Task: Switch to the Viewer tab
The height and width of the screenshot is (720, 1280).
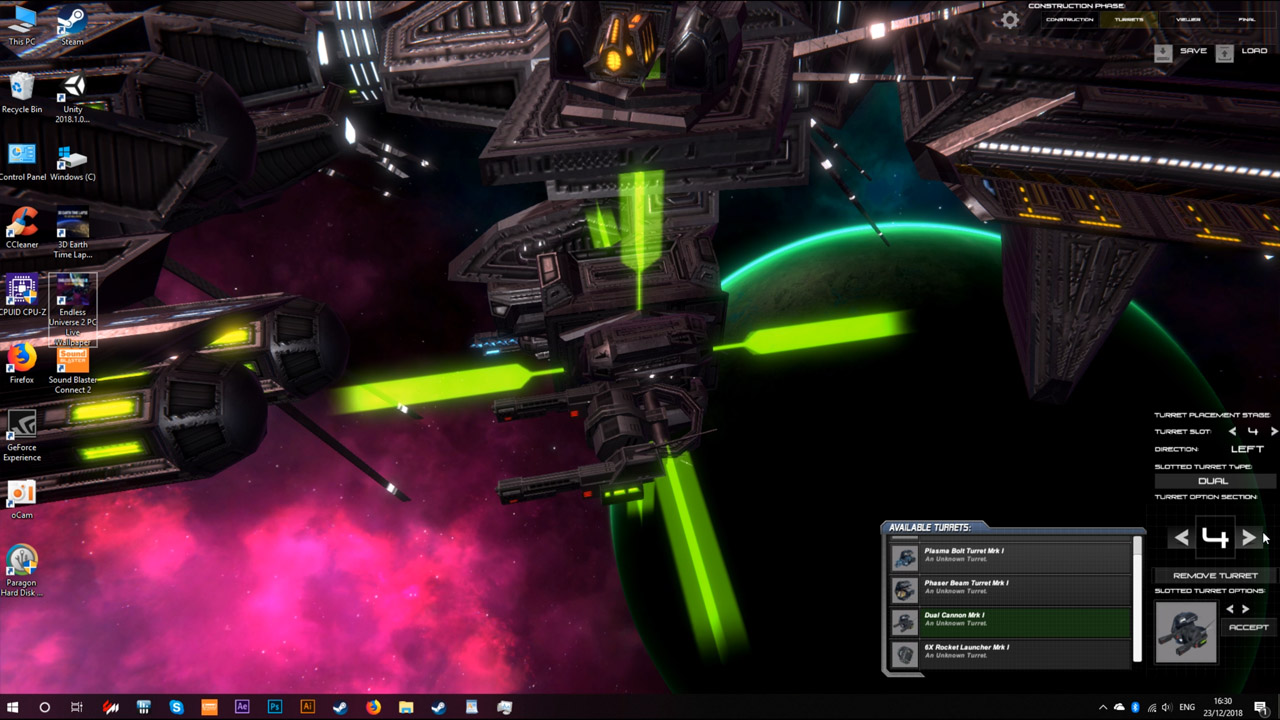Action: [1189, 19]
